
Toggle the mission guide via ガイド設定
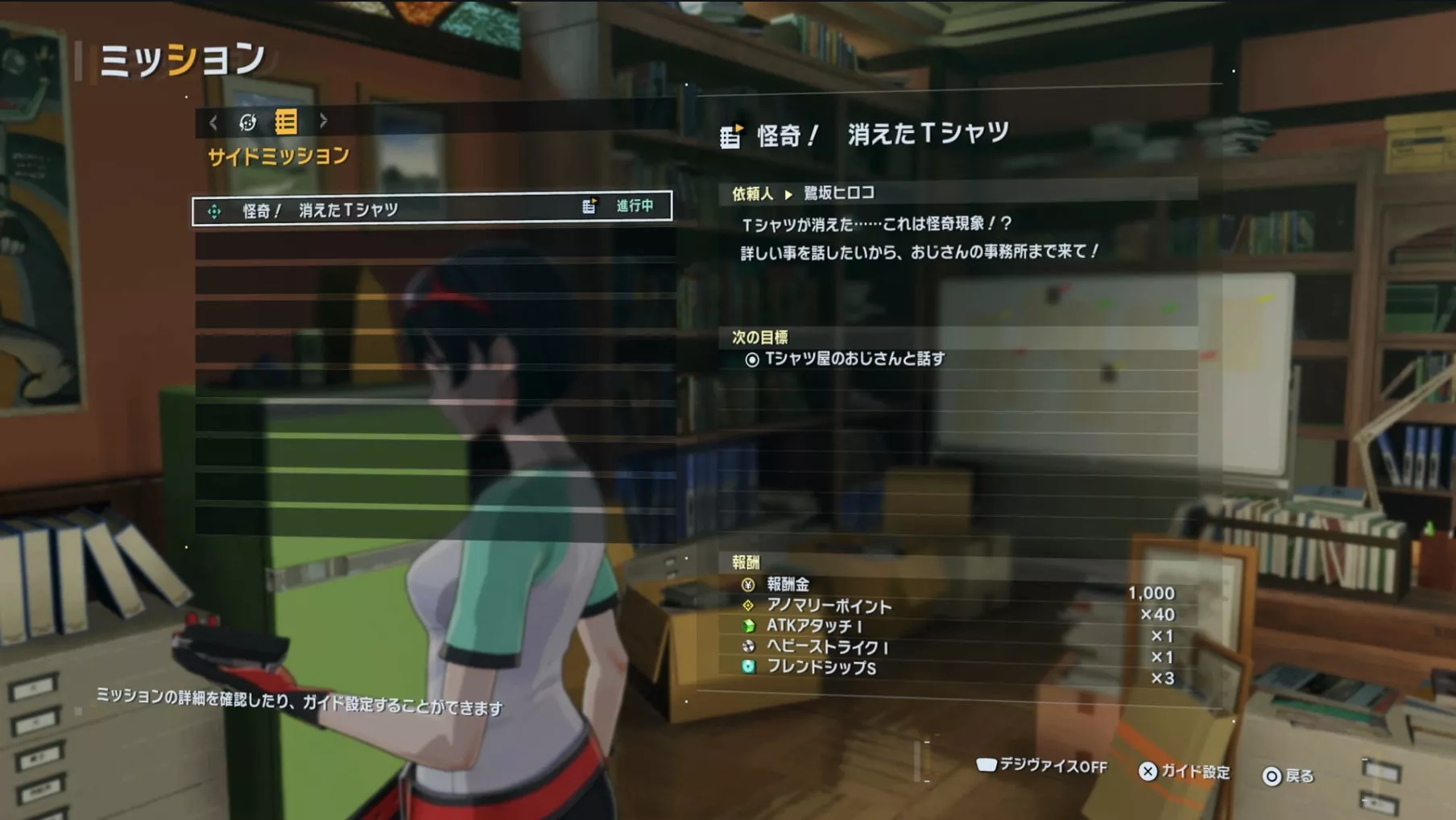[x=1198, y=772]
